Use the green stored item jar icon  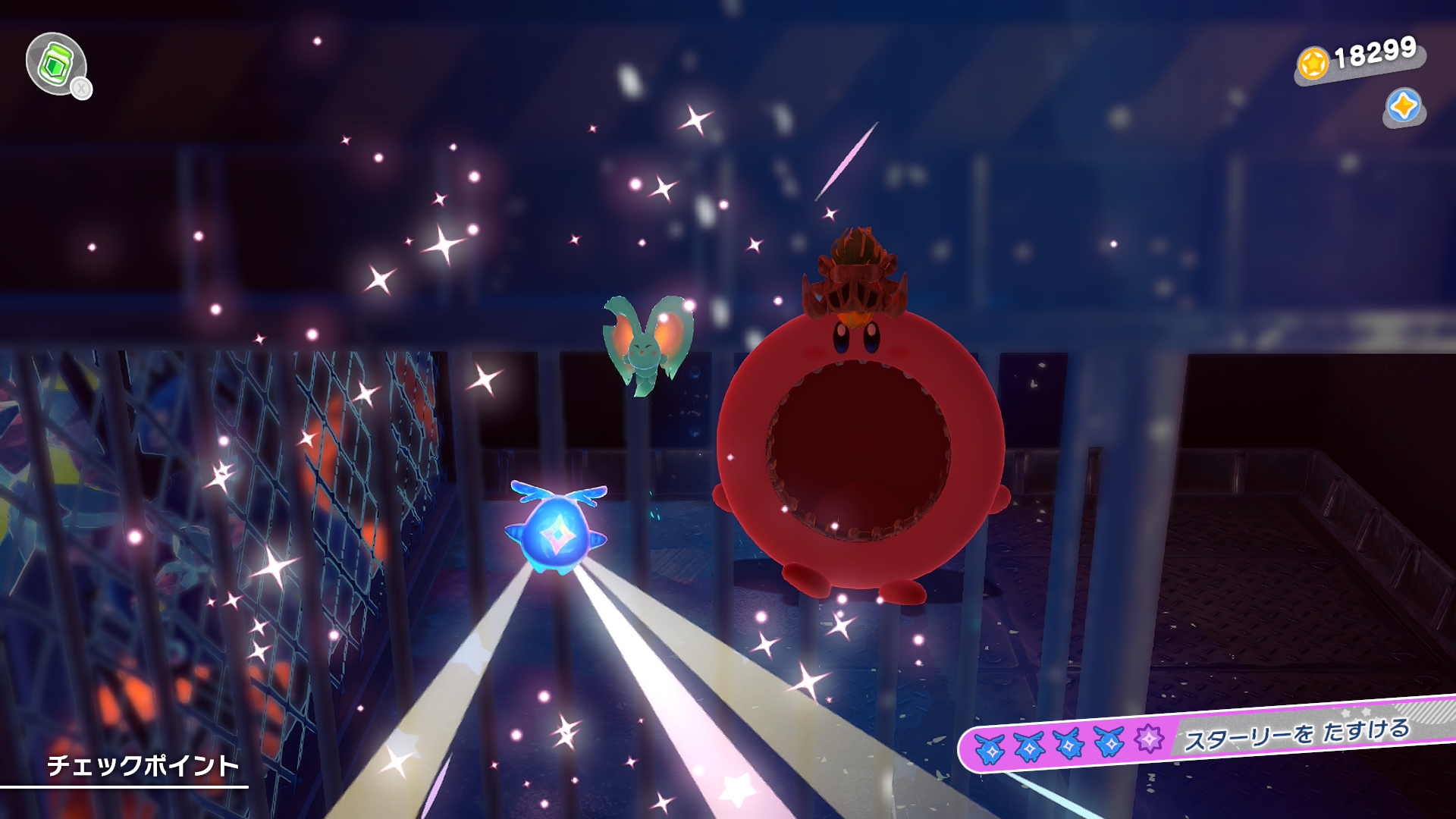tap(55, 64)
